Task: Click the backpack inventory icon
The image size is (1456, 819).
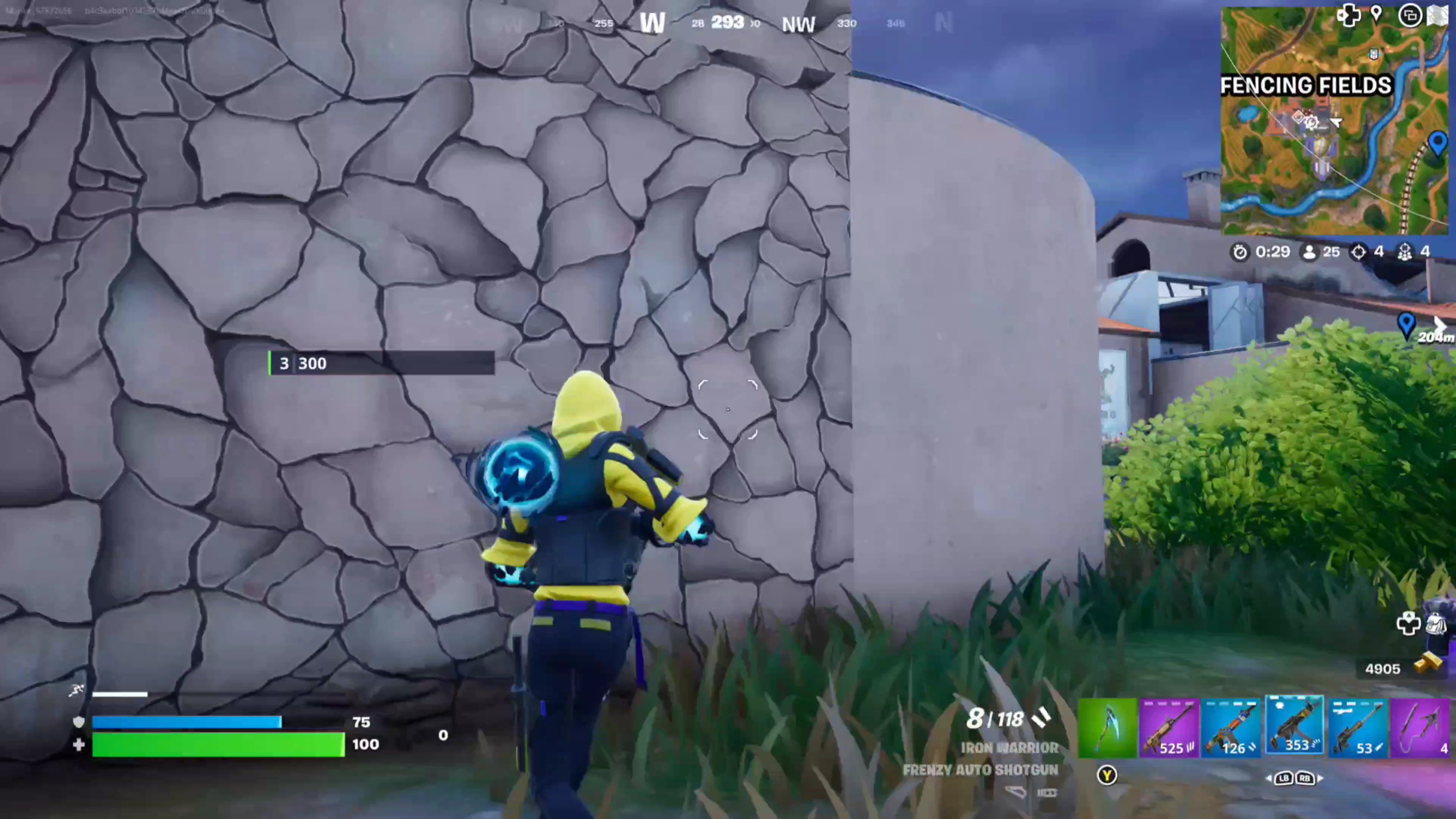Action: (1436, 623)
